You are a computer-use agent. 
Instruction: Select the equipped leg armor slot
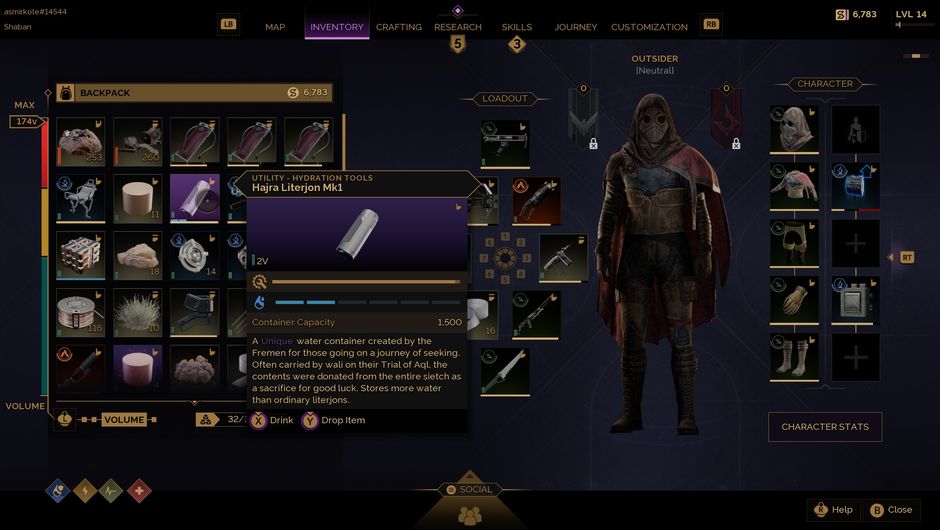tap(795, 243)
